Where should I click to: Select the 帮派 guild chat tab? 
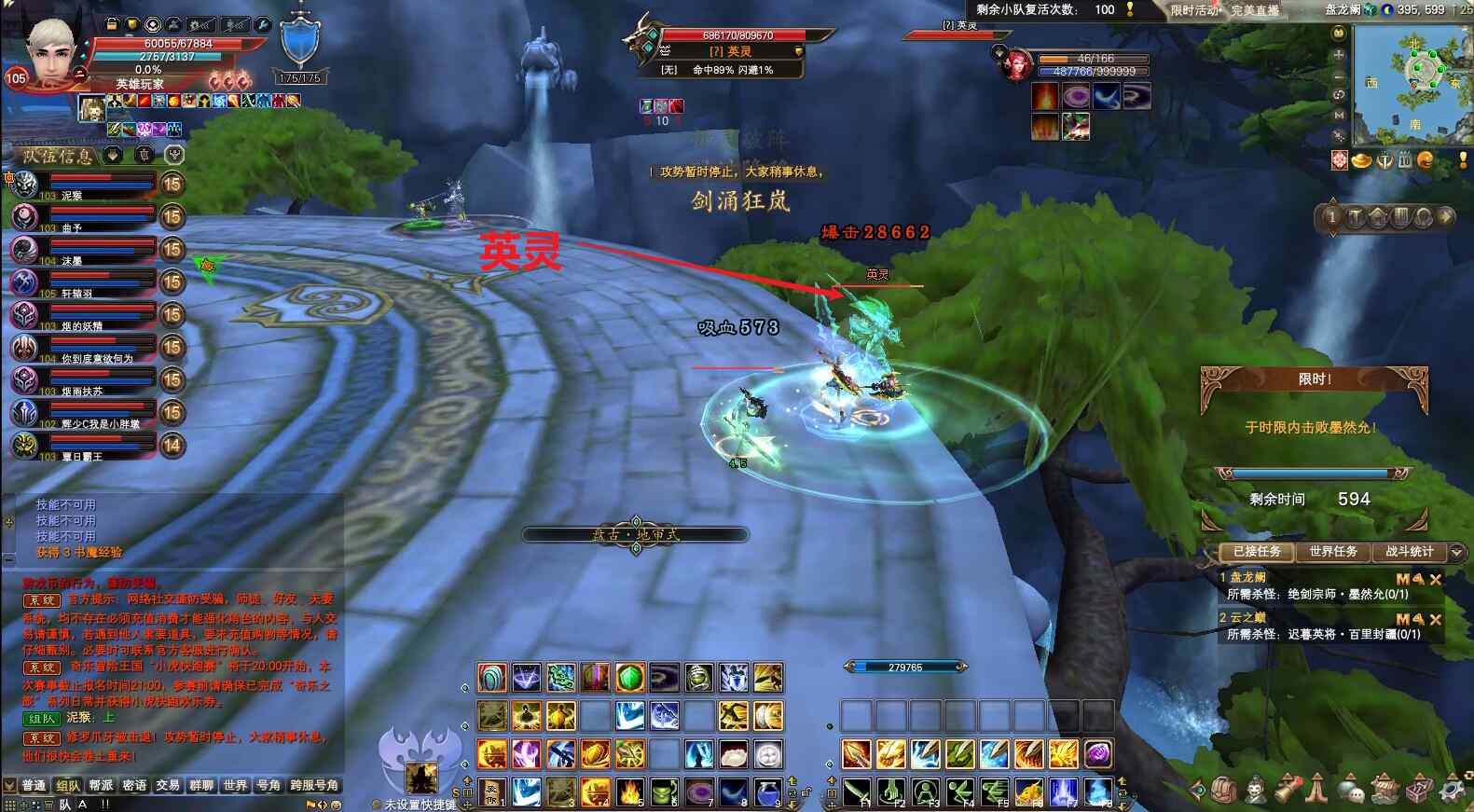coord(101,785)
